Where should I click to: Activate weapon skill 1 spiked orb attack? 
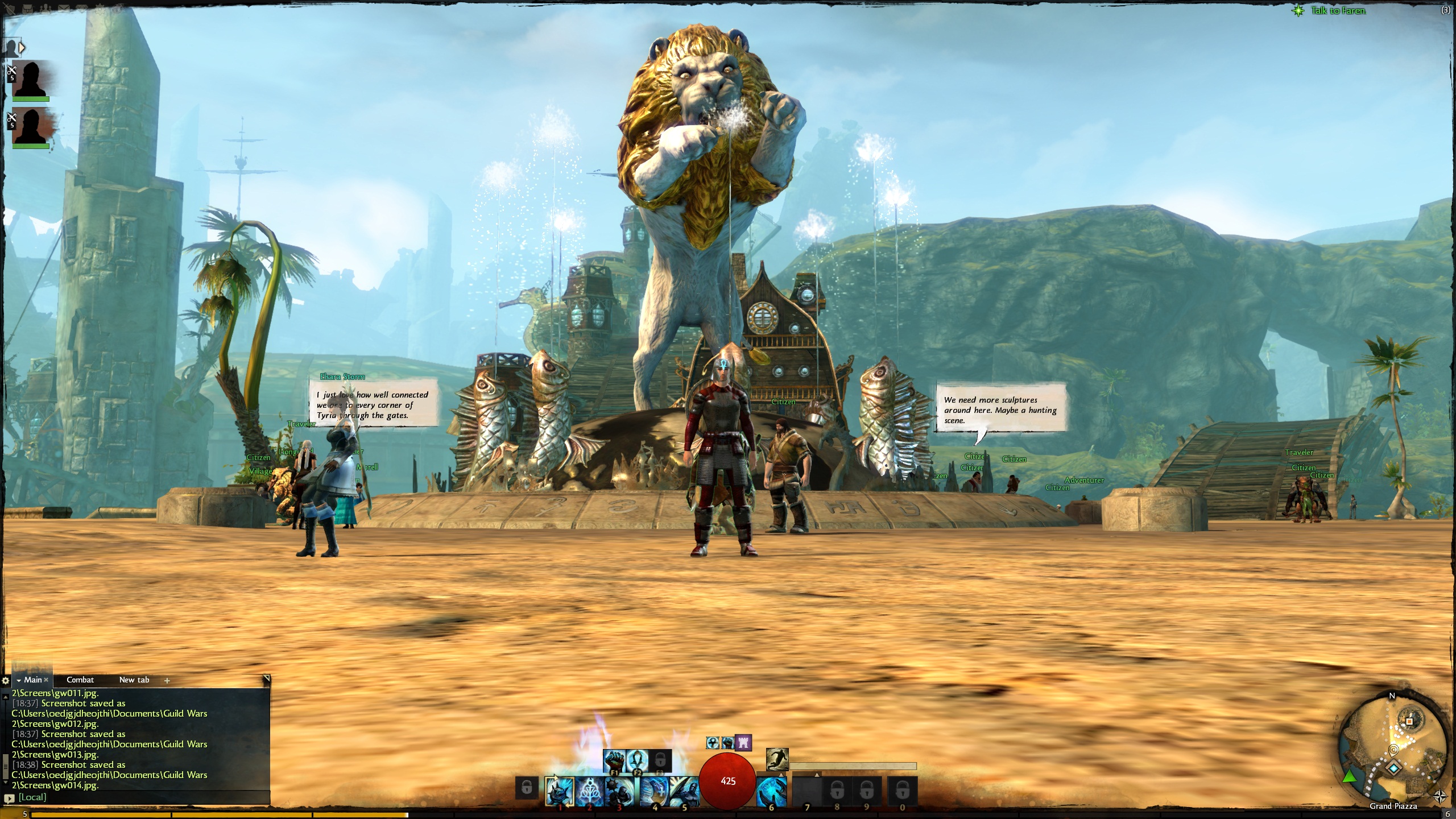(x=559, y=791)
